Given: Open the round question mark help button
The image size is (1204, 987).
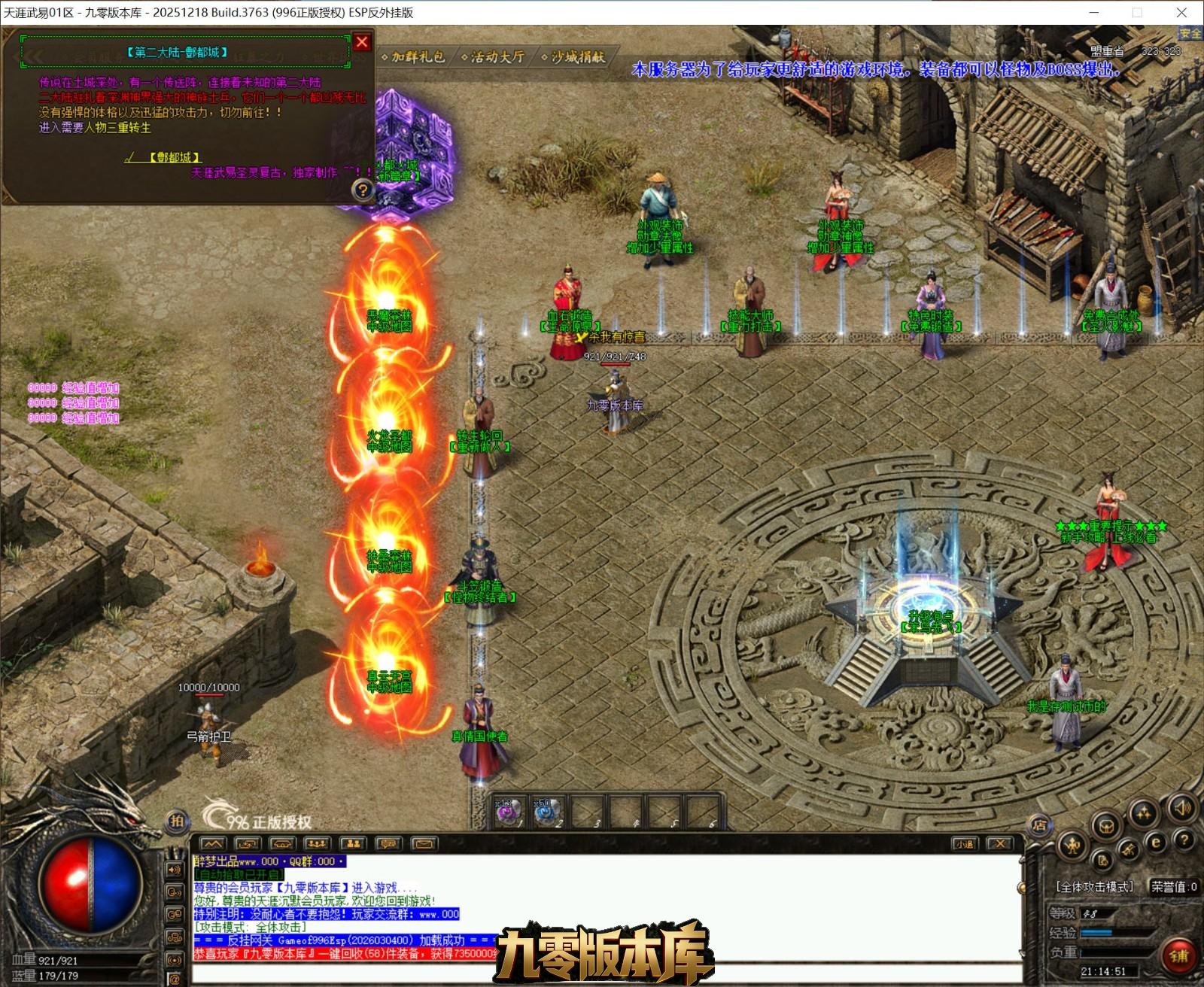Looking at the screenshot, I should coord(1184,840).
